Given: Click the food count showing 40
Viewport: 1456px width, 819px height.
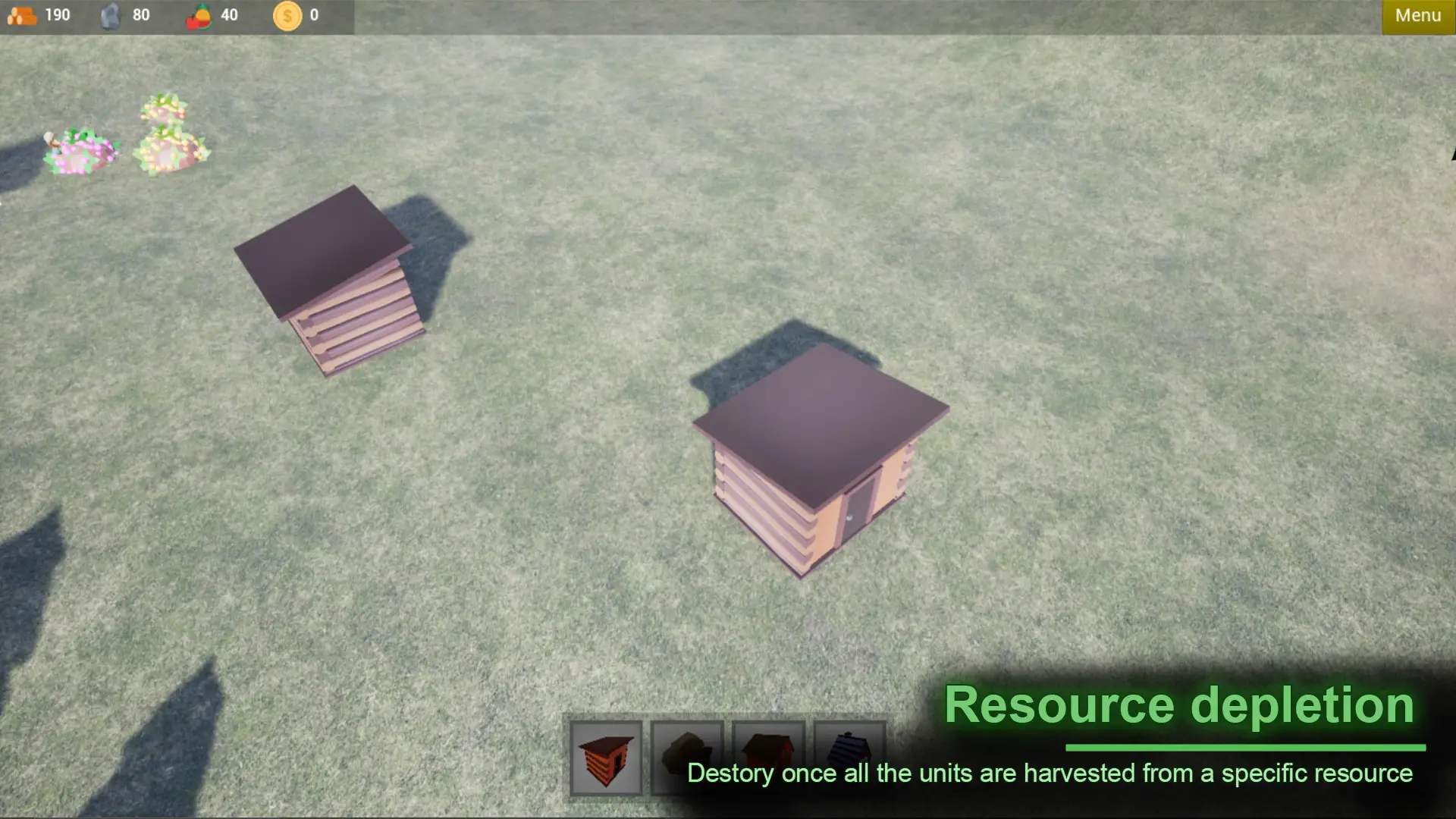Looking at the screenshot, I should (x=229, y=14).
